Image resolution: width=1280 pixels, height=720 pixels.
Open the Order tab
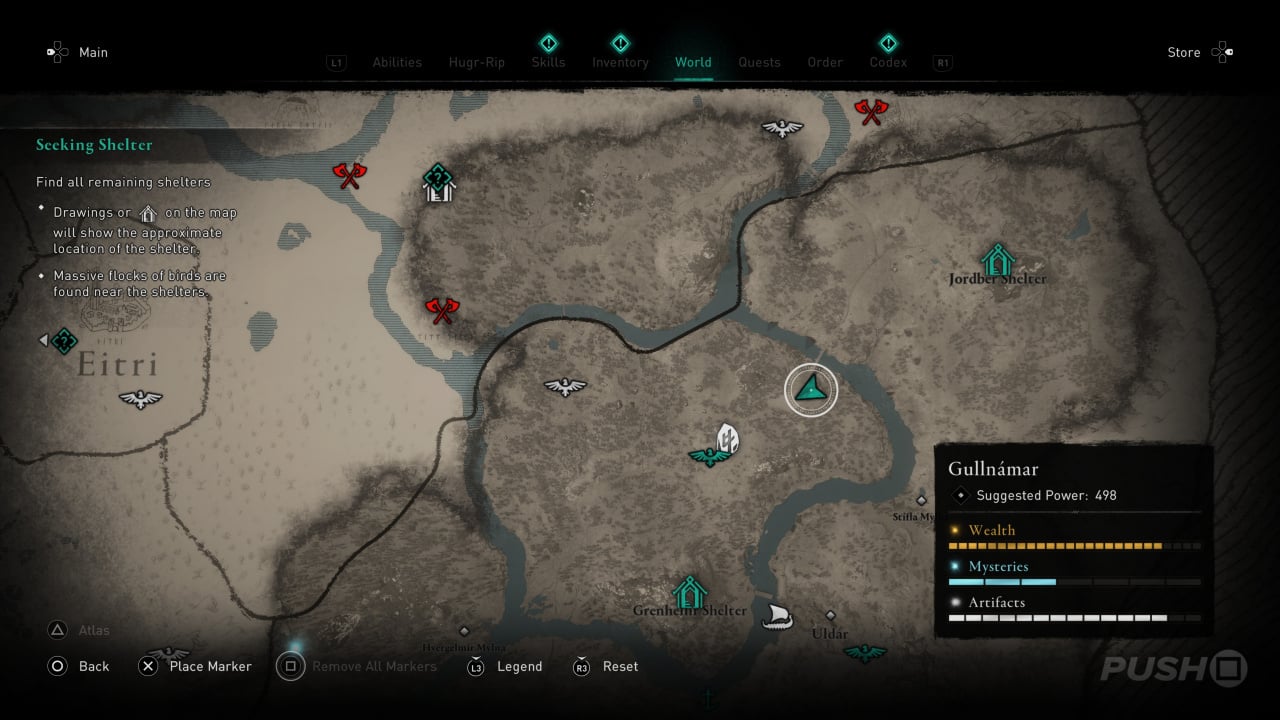[x=825, y=62]
